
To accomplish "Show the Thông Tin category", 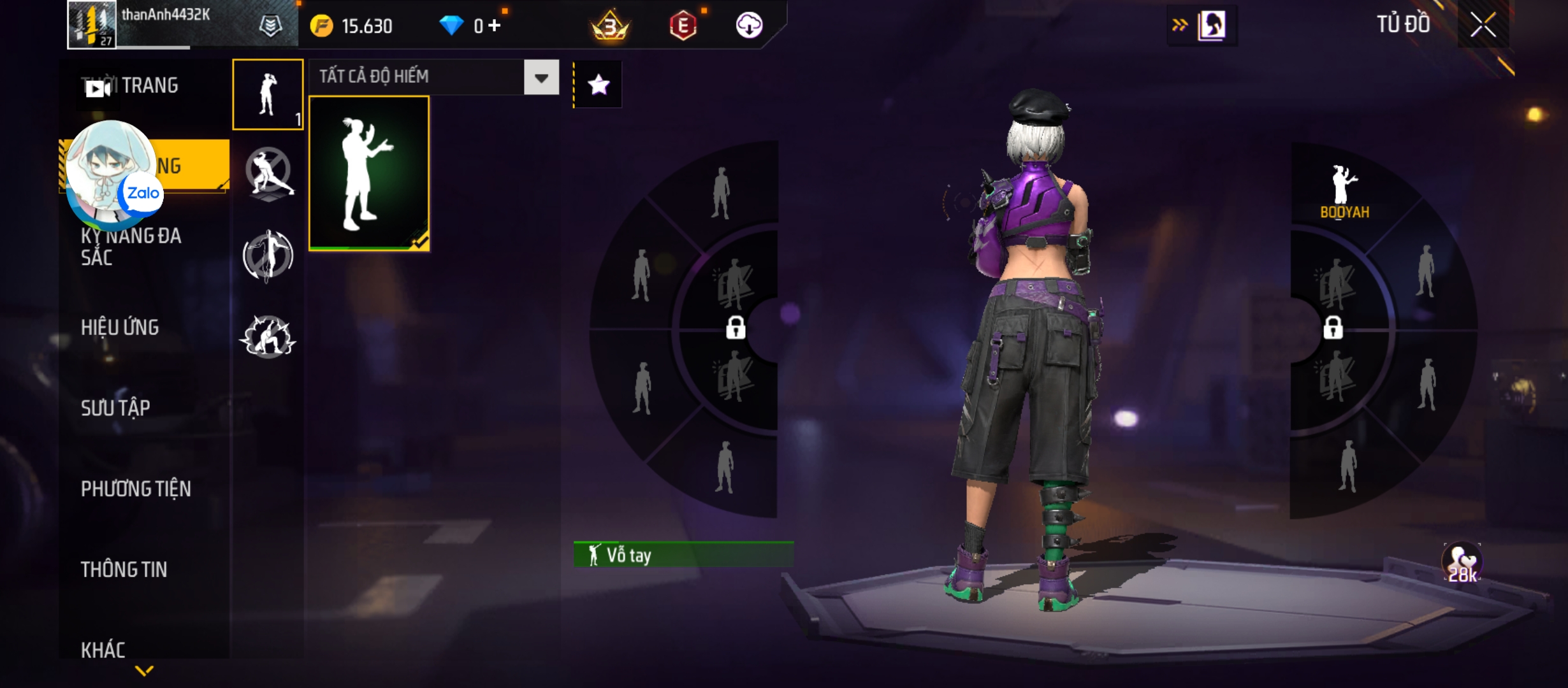I will pos(124,570).
